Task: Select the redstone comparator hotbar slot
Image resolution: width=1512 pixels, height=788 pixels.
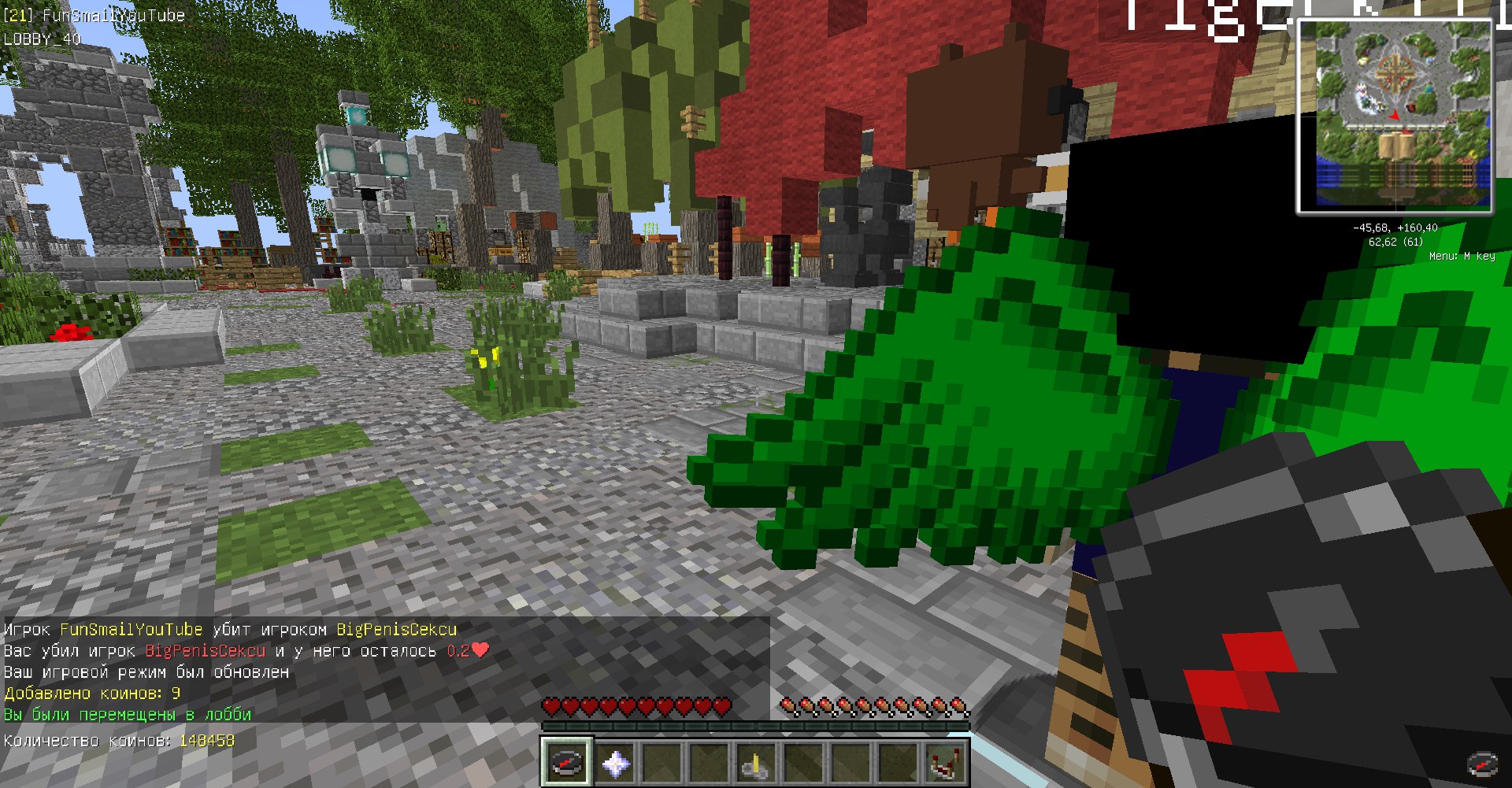Action: click(x=944, y=762)
